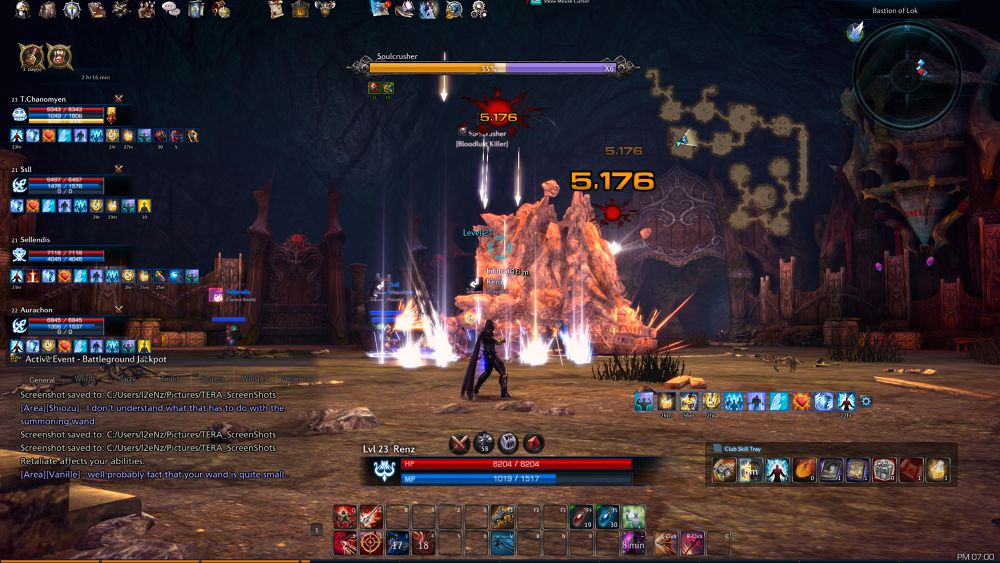Use the red potion hotbar slot showing 19

[x=581, y=516]
